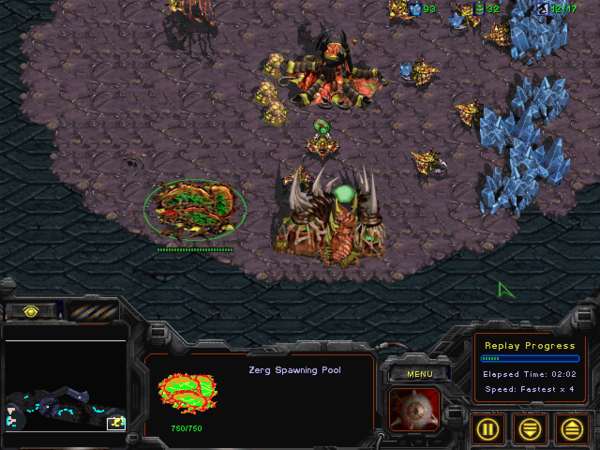Select the Zerg Spawning Pool building
The image size is (600, 450).
(194, 209)
